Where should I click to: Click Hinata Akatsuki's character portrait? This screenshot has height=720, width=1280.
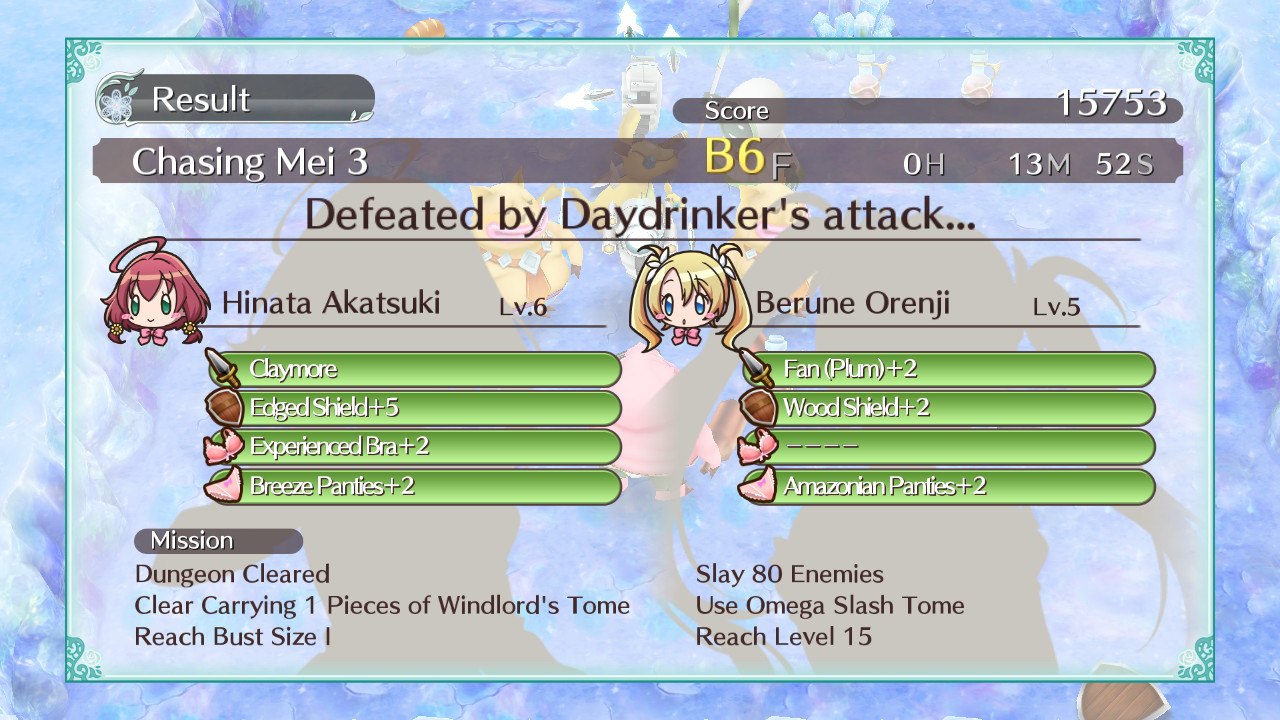point(156,292)
